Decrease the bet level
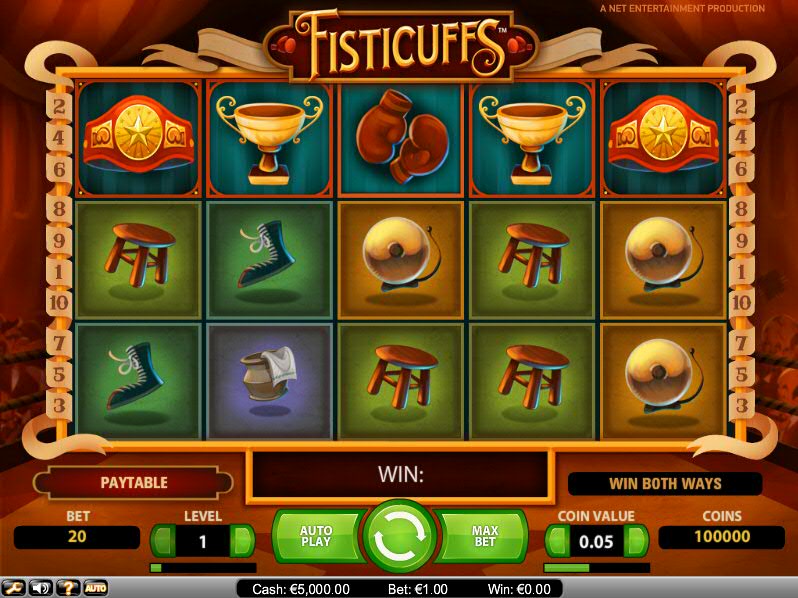This screenshot has height=598, width=798. click(162, 541)
